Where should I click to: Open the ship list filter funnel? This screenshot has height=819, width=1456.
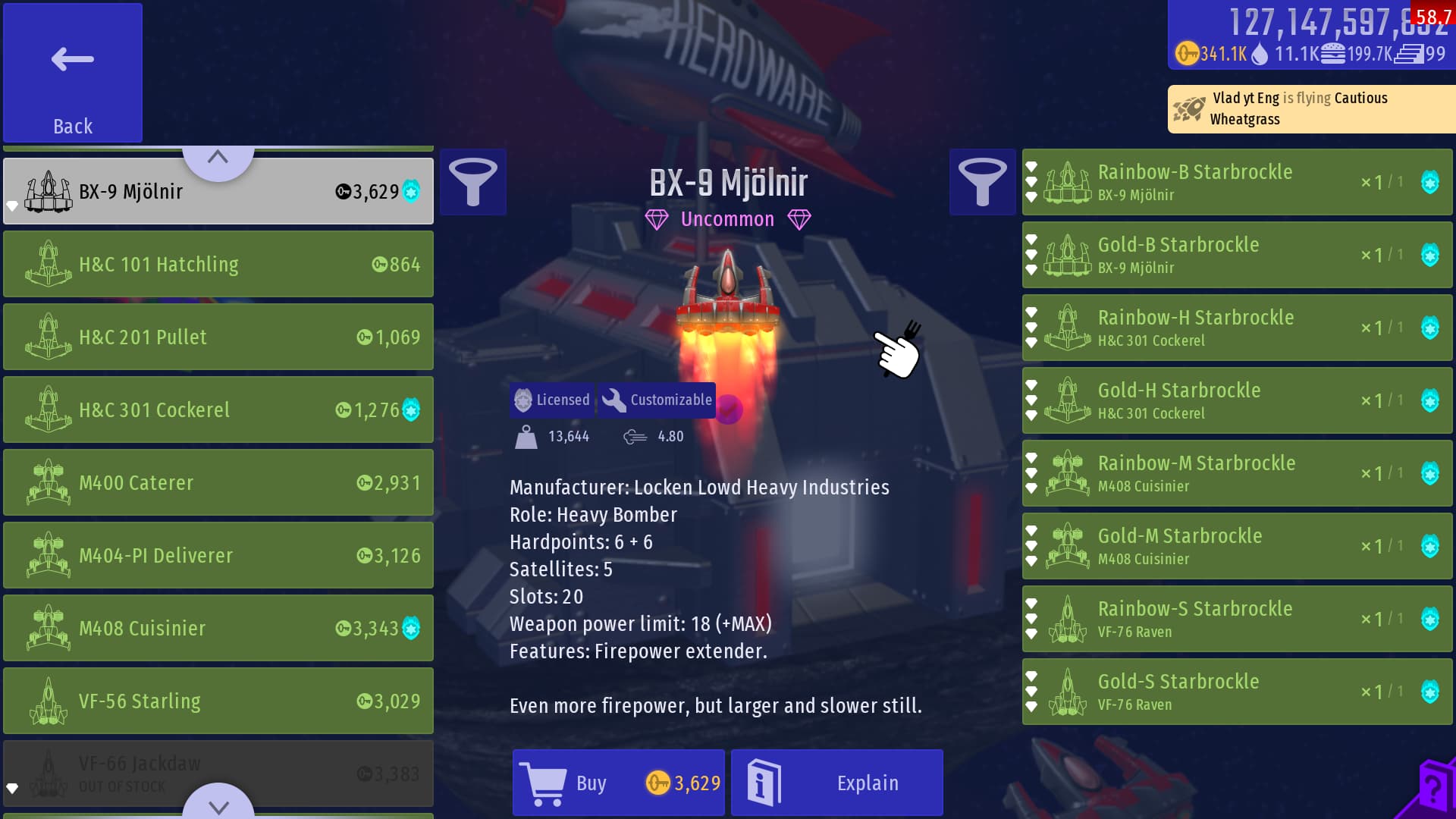(x=472, y=182)
